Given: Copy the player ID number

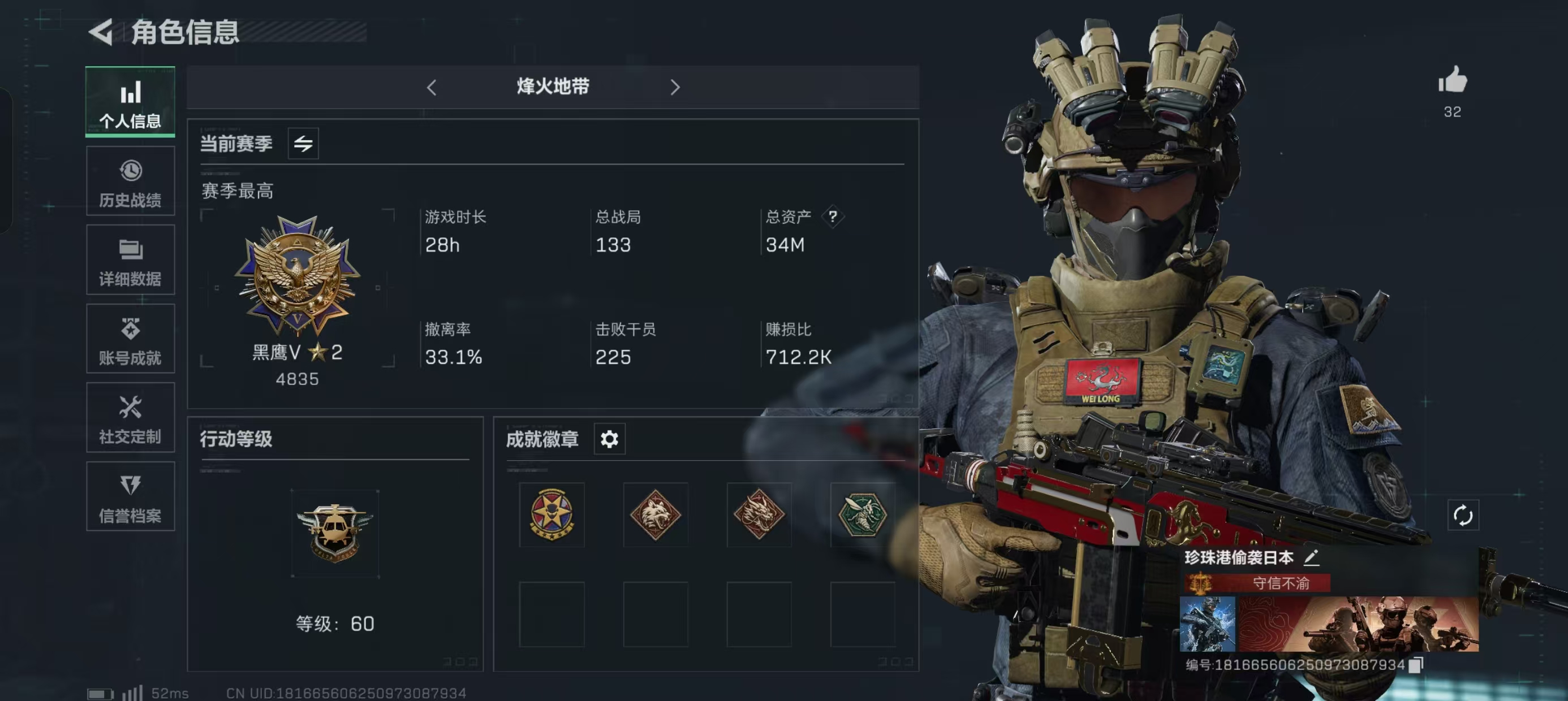Looking at the screenshot, I should (1416, 664).
